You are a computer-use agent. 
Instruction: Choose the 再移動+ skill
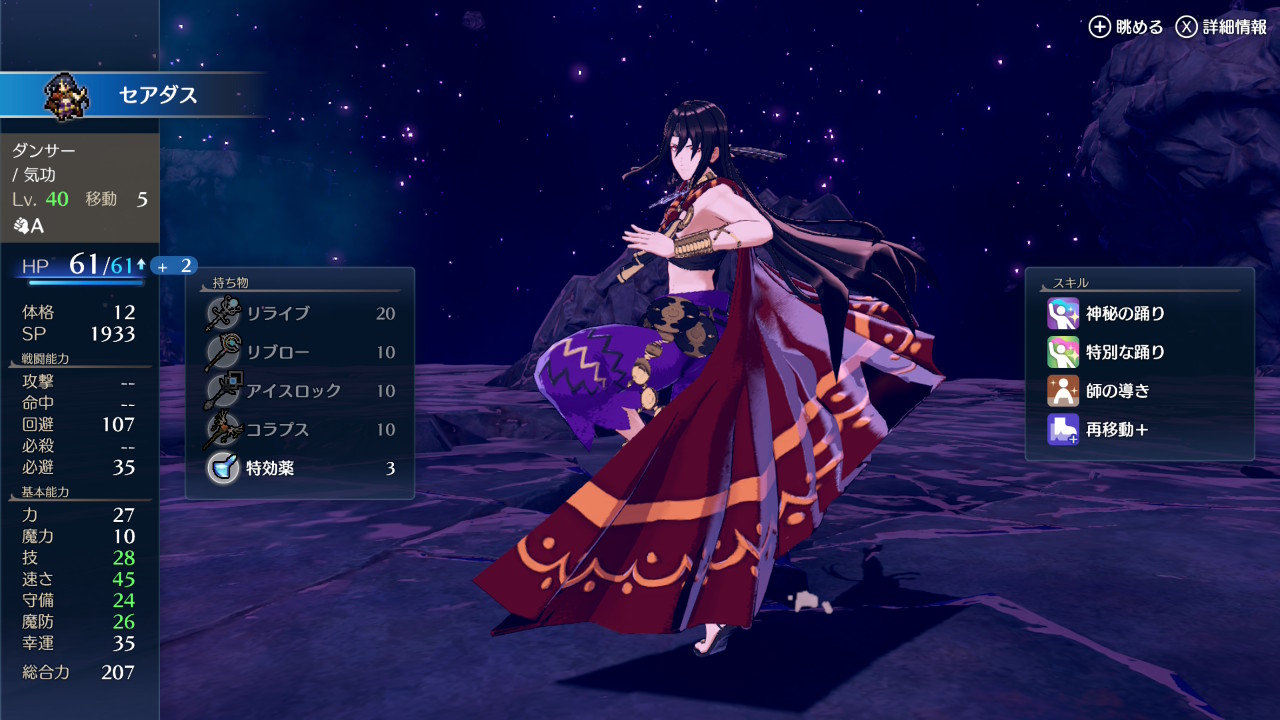pyautogui.click(x=1138, y=430)
